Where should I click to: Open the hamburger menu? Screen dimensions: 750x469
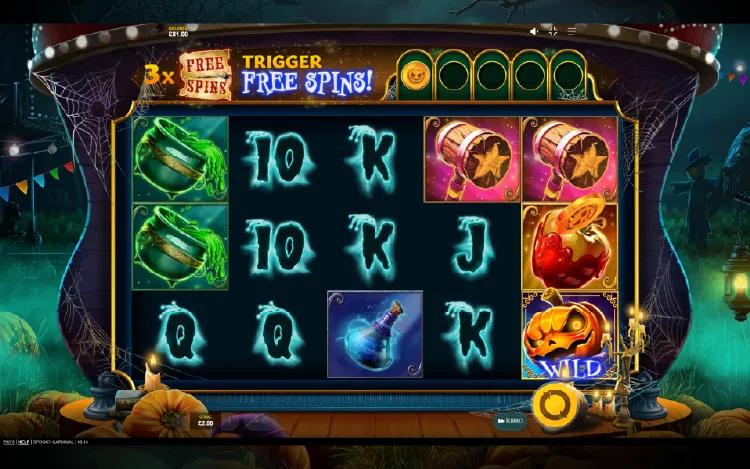573,31
